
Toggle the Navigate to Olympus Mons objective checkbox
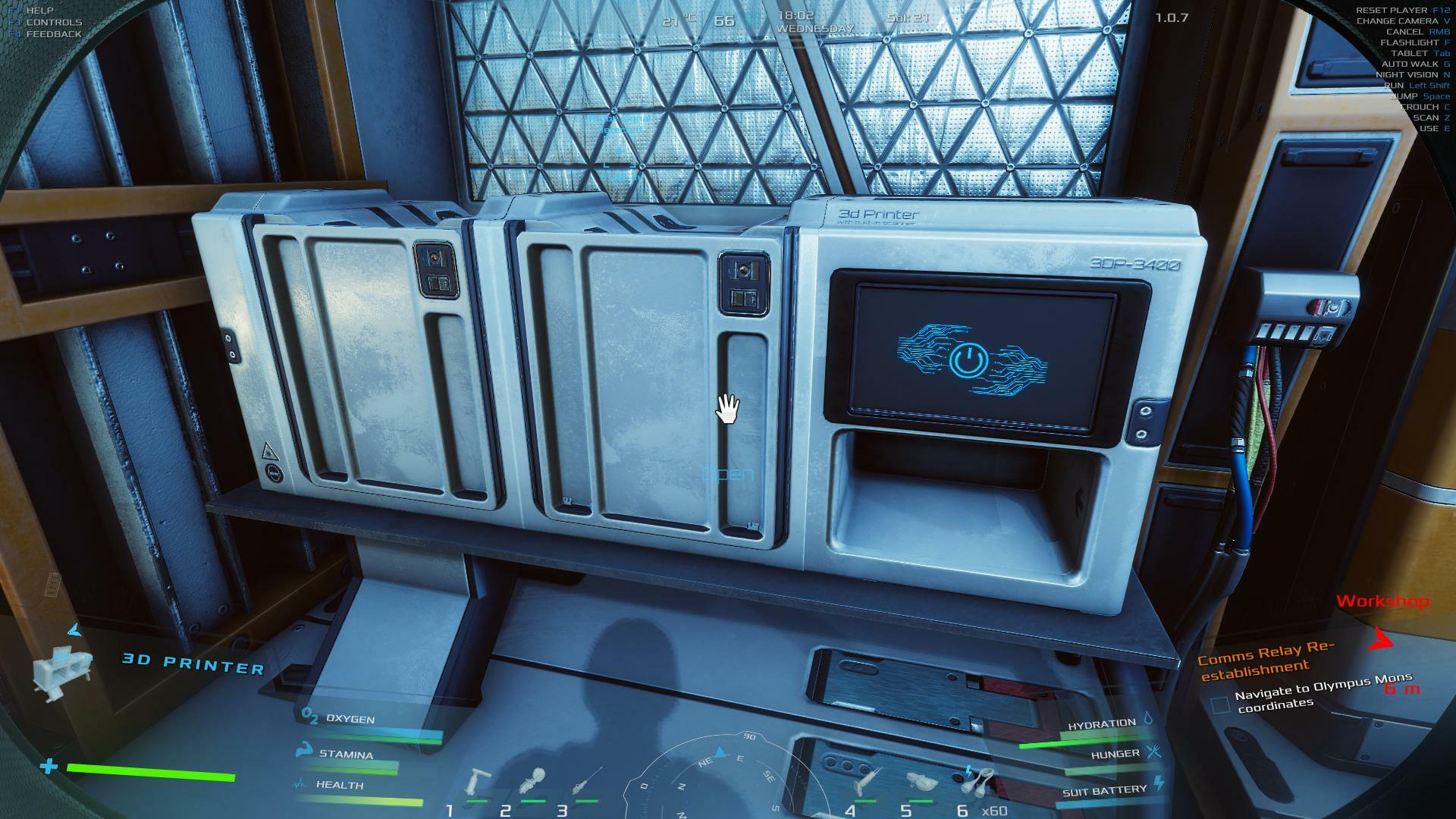click(x=1220, y=705)
